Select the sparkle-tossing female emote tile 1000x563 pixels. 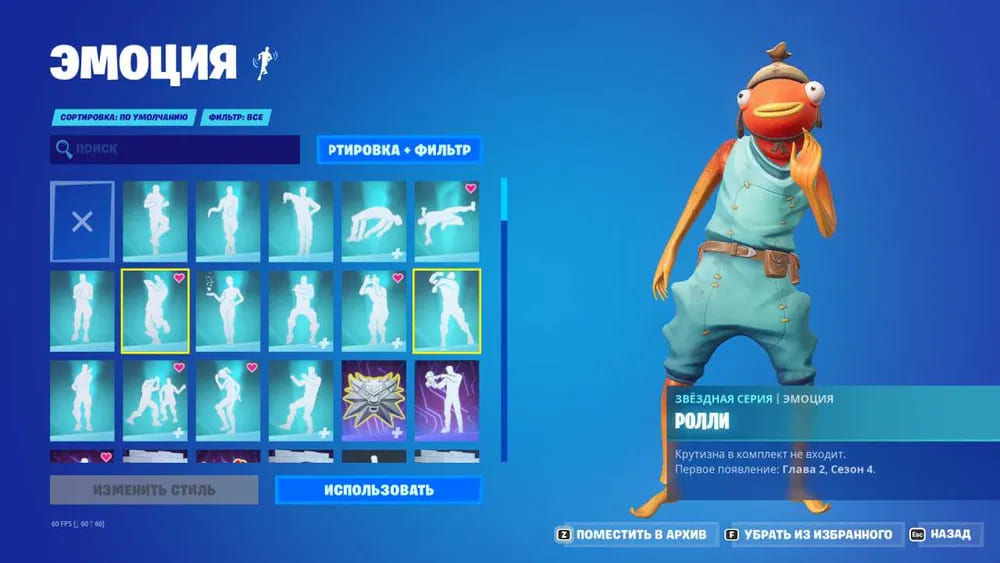[228, 311]
